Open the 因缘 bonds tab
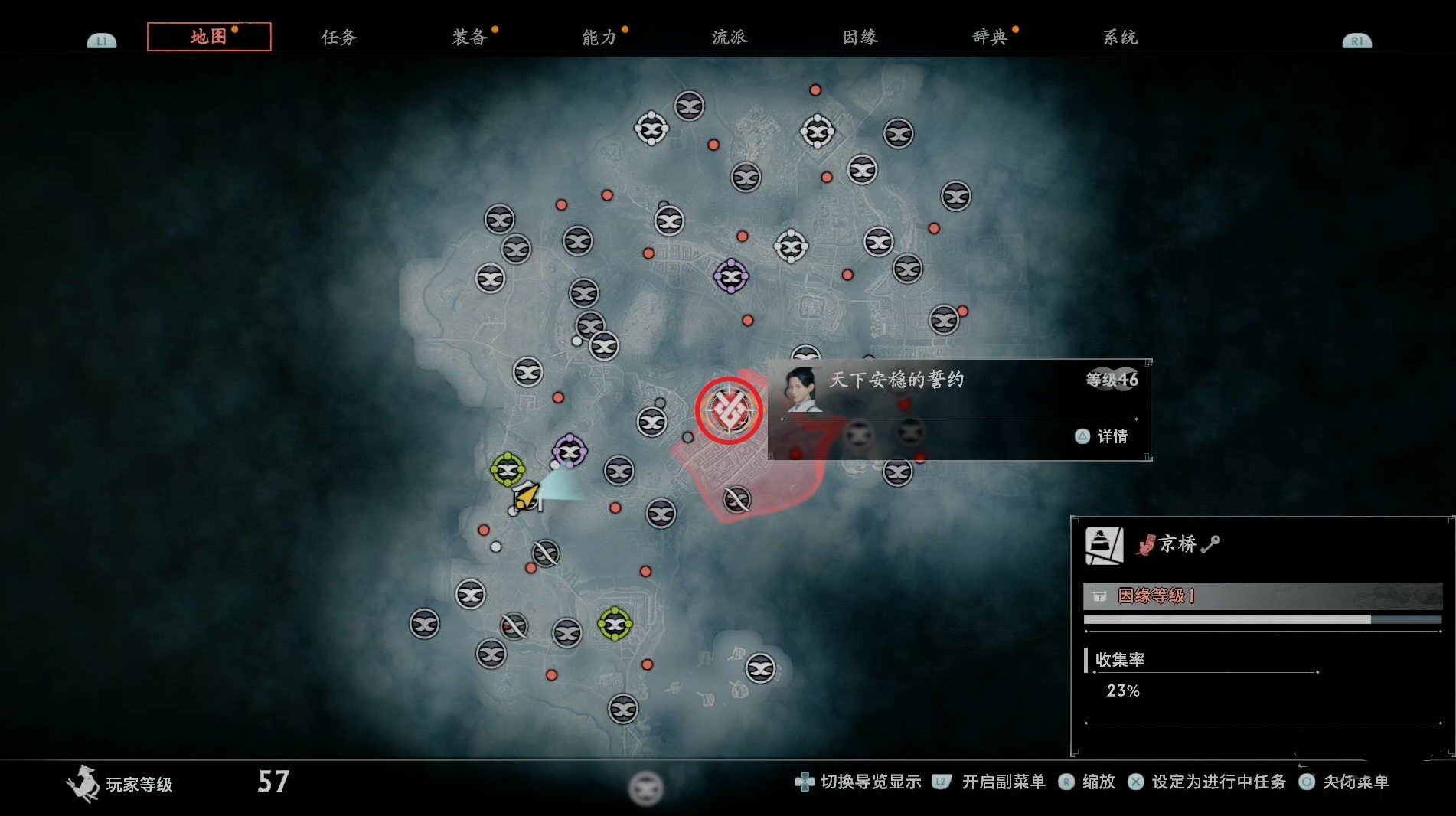Screen dimensions: 1456x816 pos(860,37)
